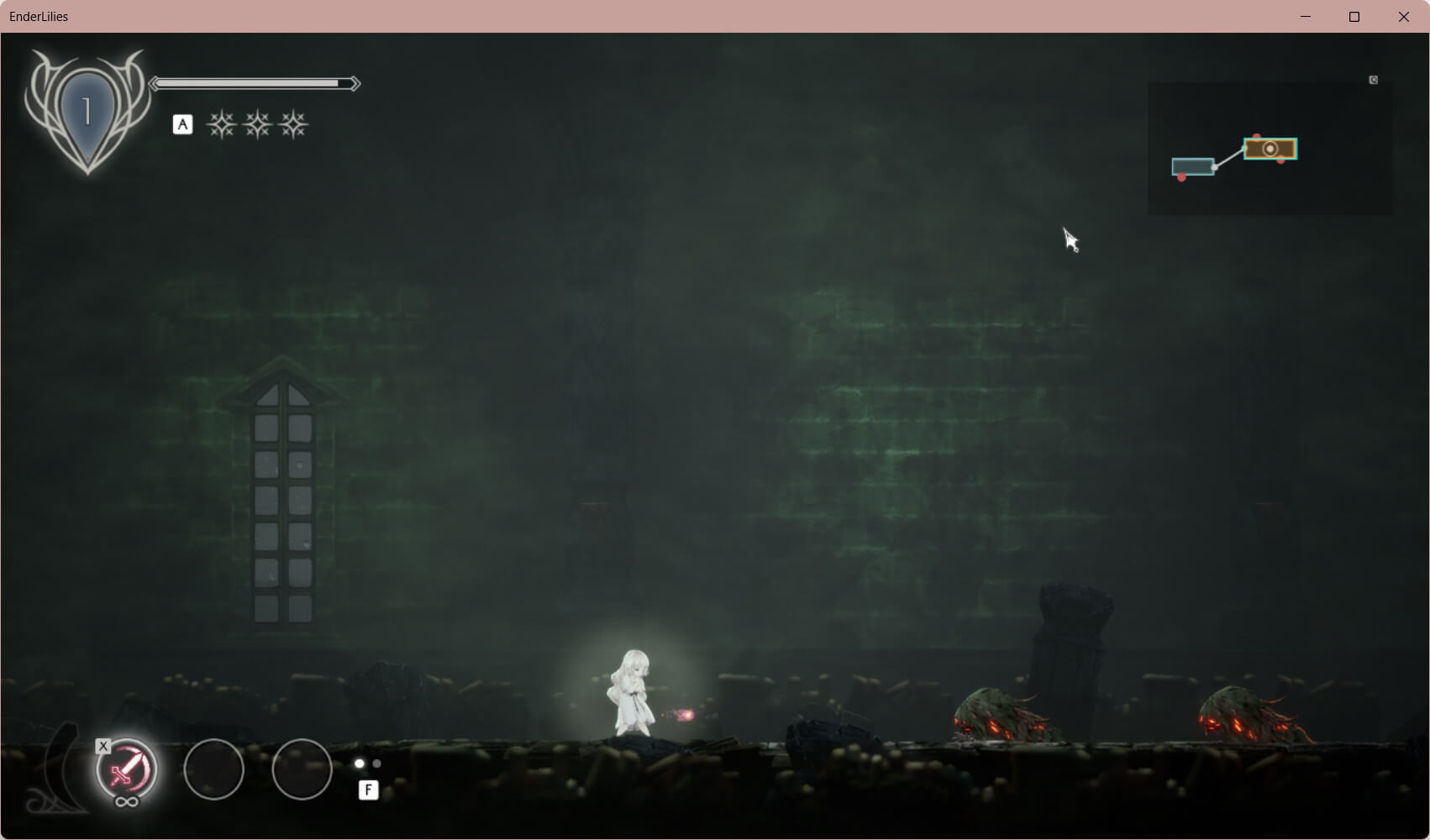This screenshot has height=840, width=1430.
Task: Activate the sword spirit skill icon
Action: coord(127,769)
